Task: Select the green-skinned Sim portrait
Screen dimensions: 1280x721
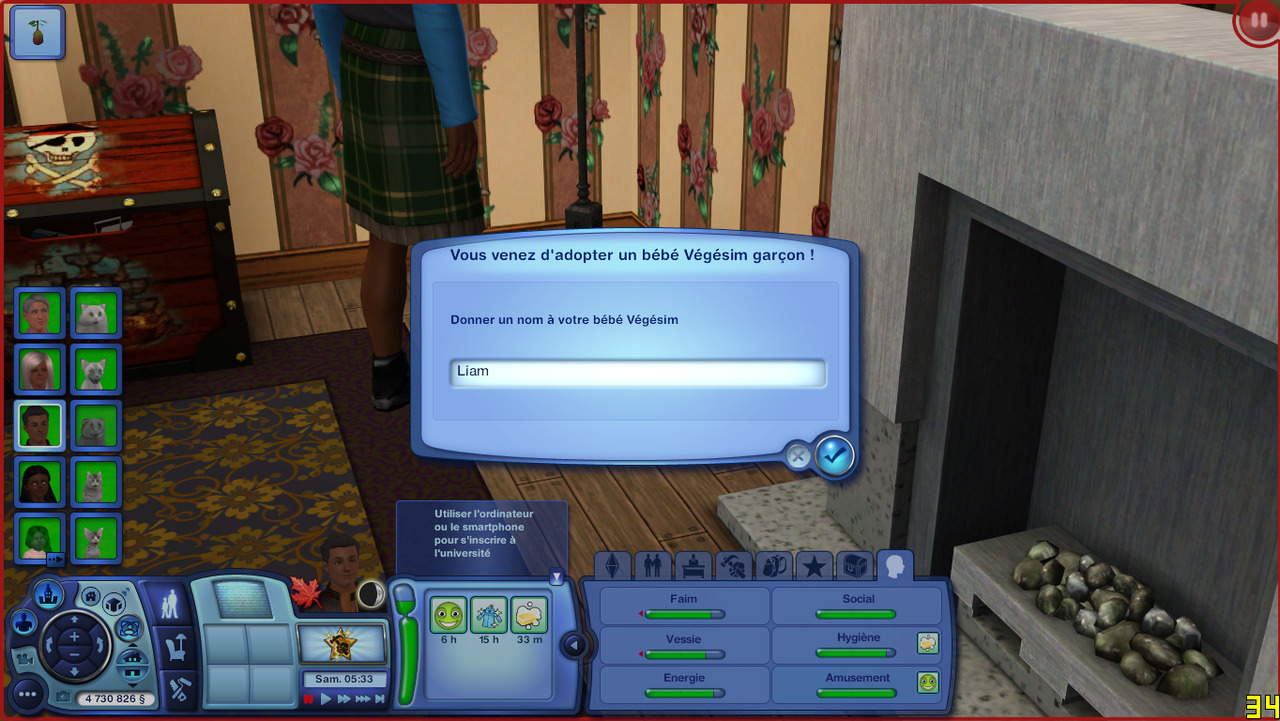Action: (40, 538)
